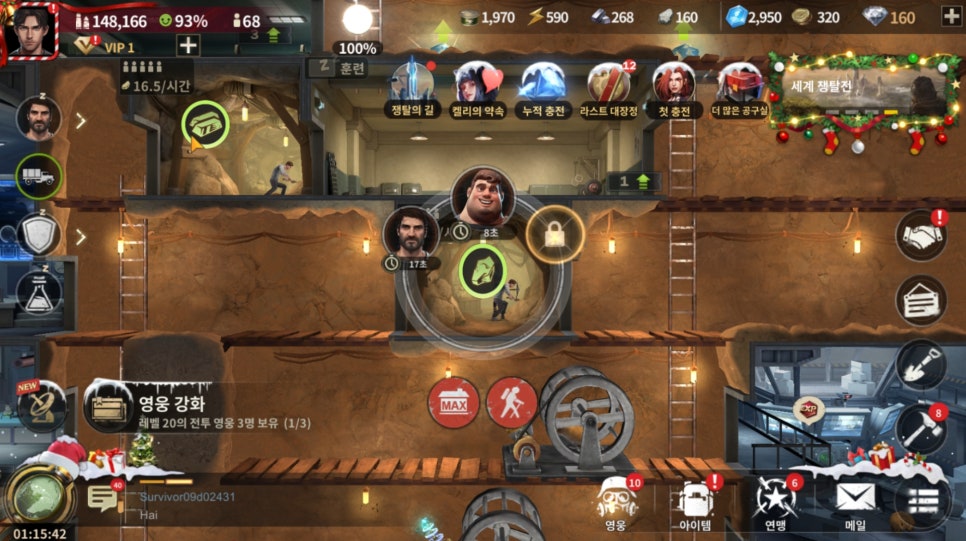
Task: Open the 첫 충전 offer
Action: tap(673, 88)
